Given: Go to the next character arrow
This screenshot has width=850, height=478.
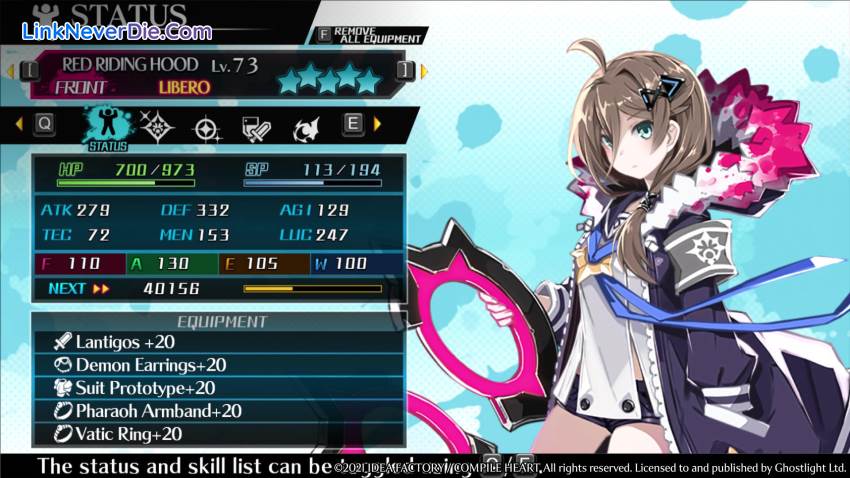Looking at the screenshot, I should (x=424, y=70).
